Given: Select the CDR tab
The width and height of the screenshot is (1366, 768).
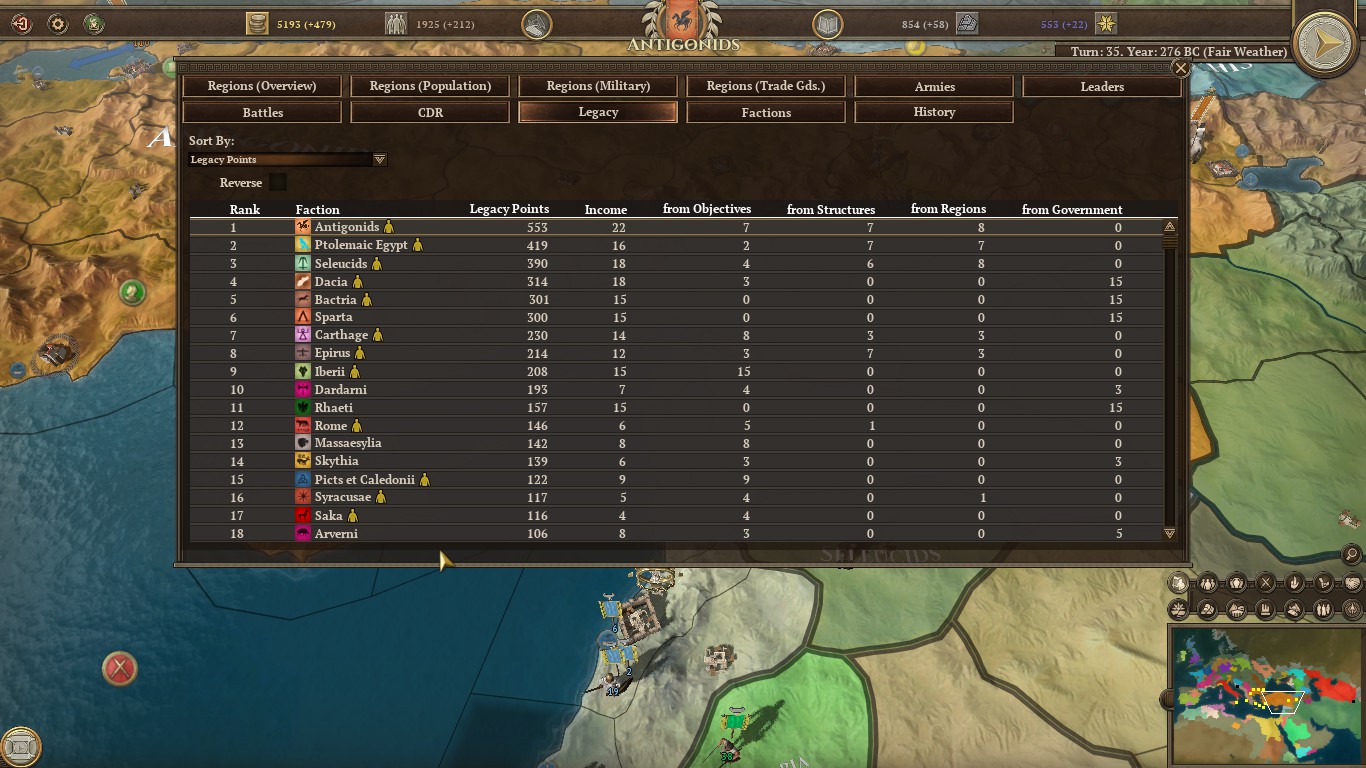Looking at the screenshot, I should pyautogui.click(x=430, y=113).
